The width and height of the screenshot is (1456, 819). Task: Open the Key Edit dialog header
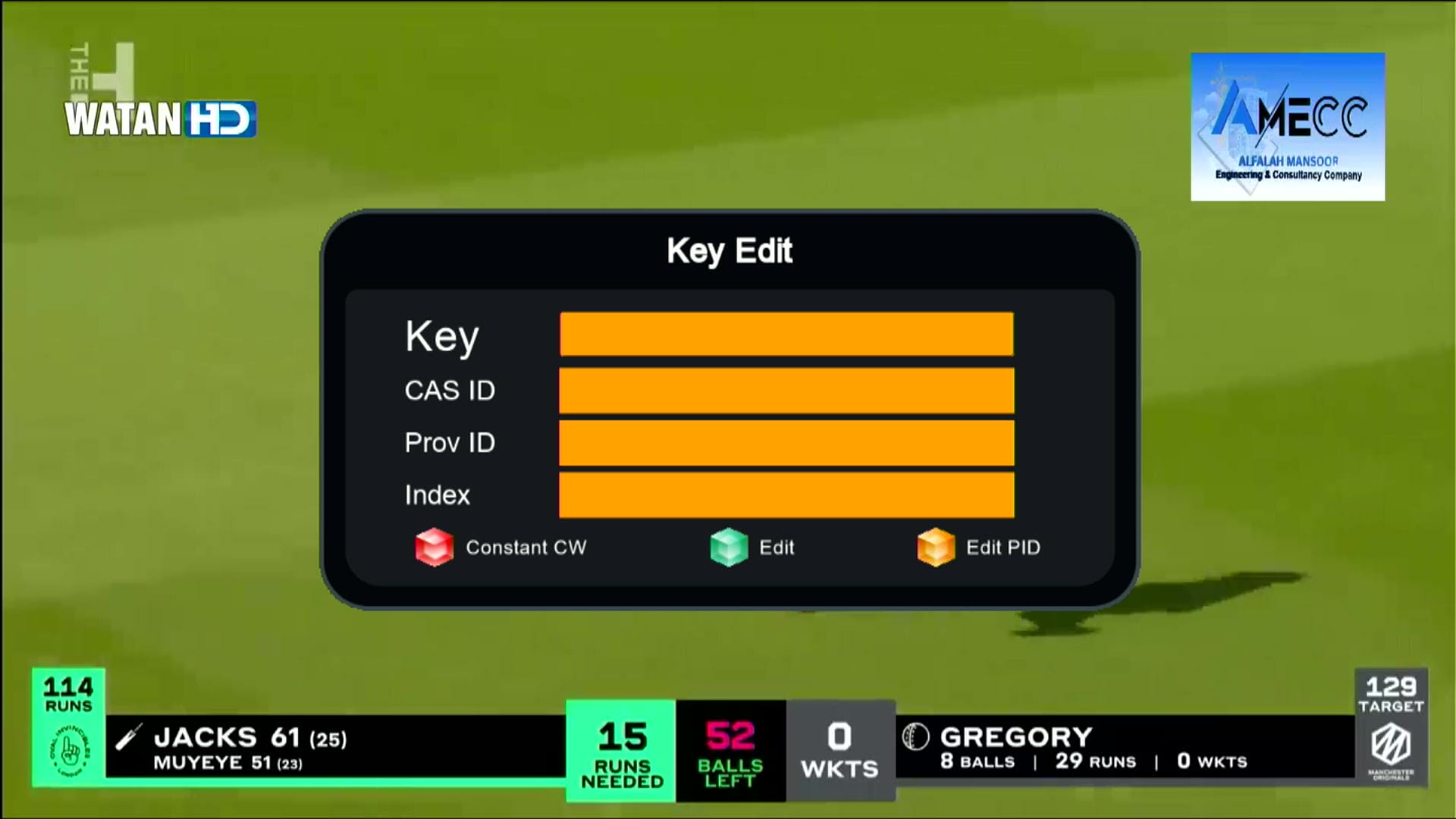(x=728, y=250)
